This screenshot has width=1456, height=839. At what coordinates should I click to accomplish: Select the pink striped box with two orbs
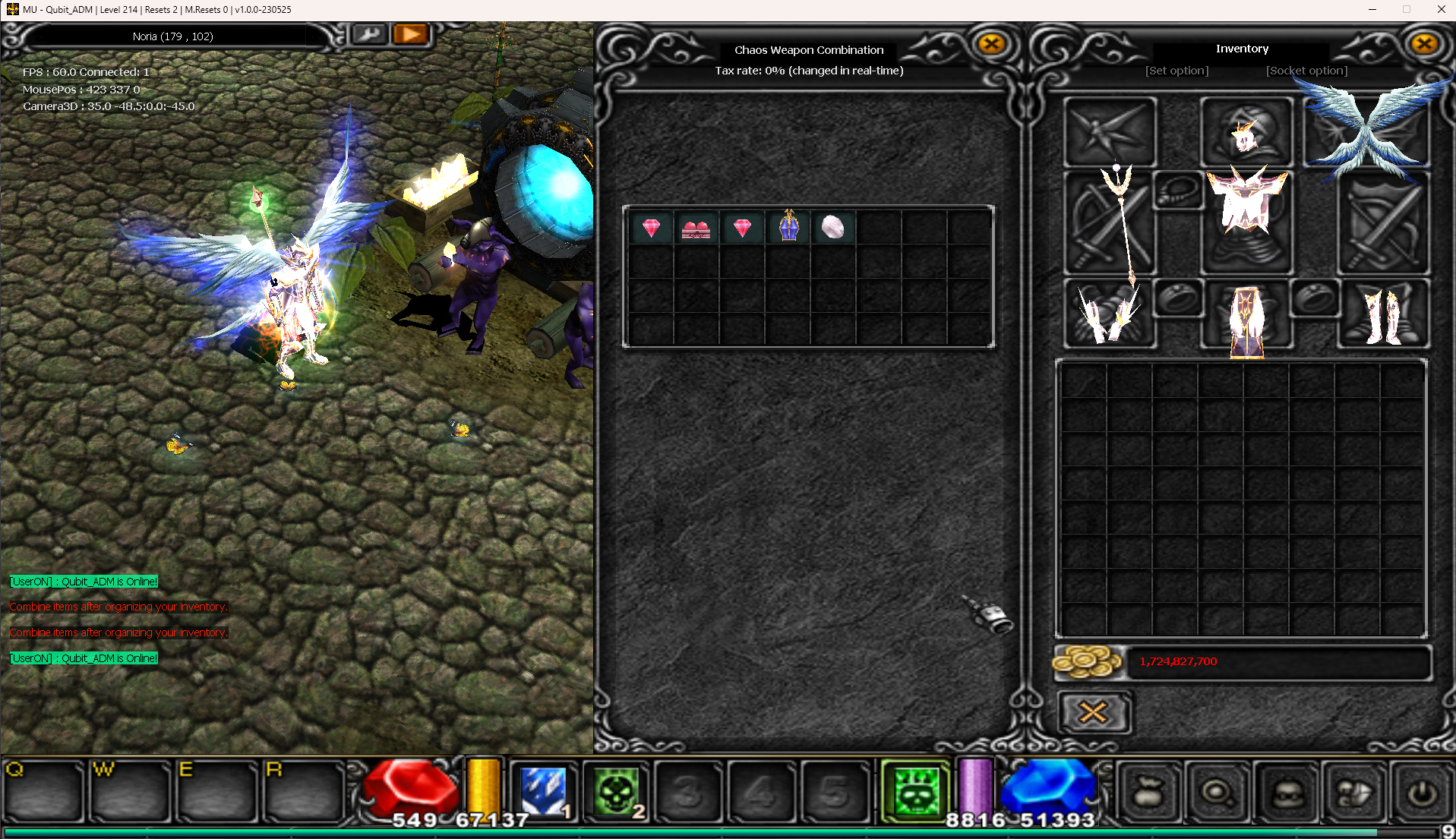pyautogui.click(x=696, y=228)
